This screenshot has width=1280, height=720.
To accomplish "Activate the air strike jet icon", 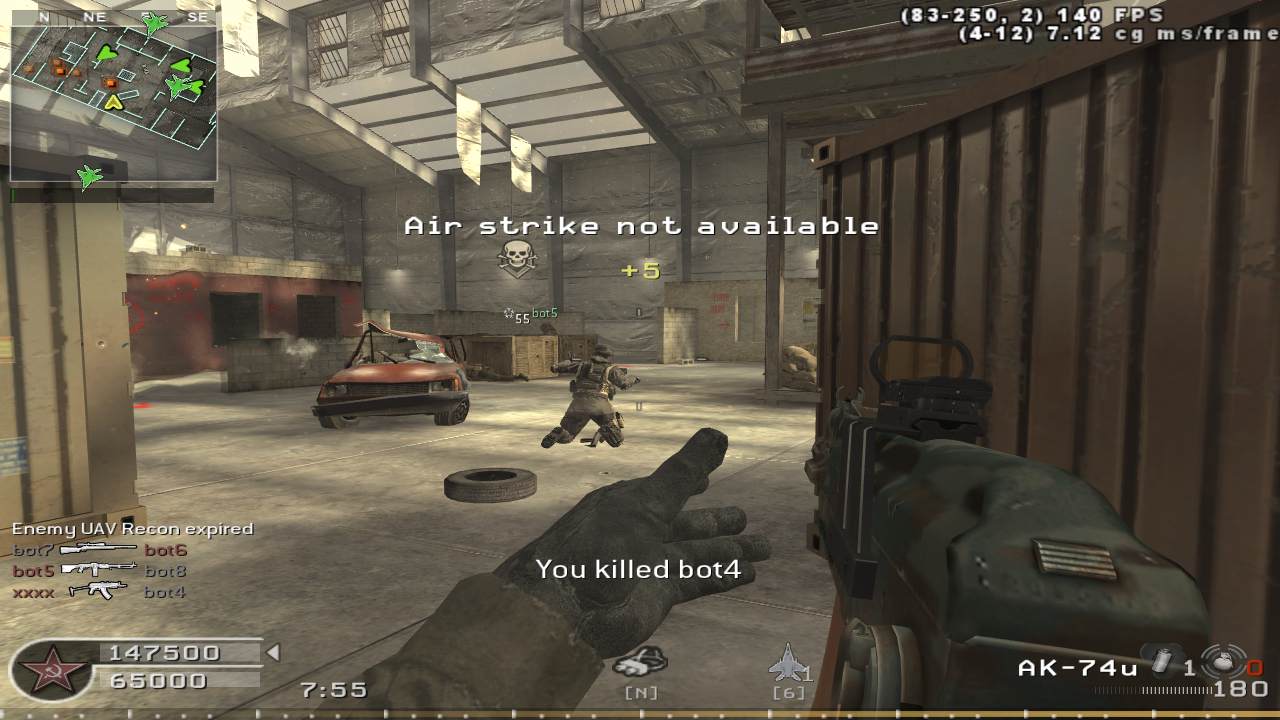I will pyautogui.click(x=786, y=662).
